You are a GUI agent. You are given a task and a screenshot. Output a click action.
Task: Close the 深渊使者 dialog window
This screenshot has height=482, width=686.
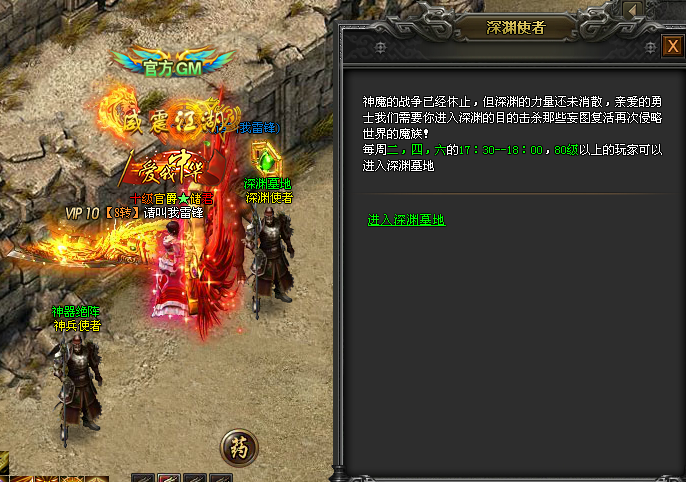(x=673, y=46)
